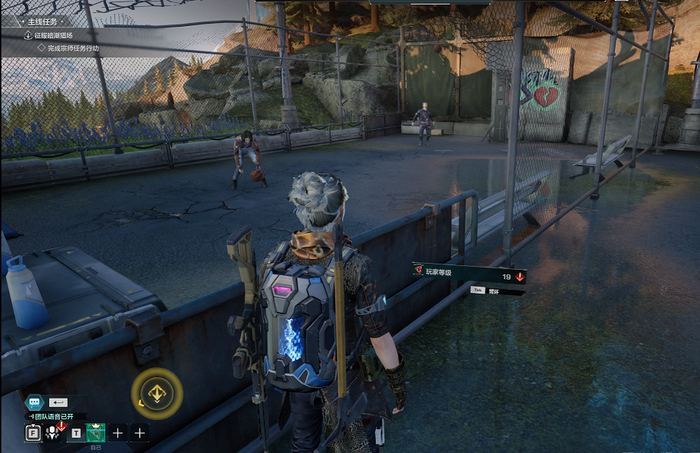
Task: Activate the yellow circular ability icon
Action: (157, 393)
